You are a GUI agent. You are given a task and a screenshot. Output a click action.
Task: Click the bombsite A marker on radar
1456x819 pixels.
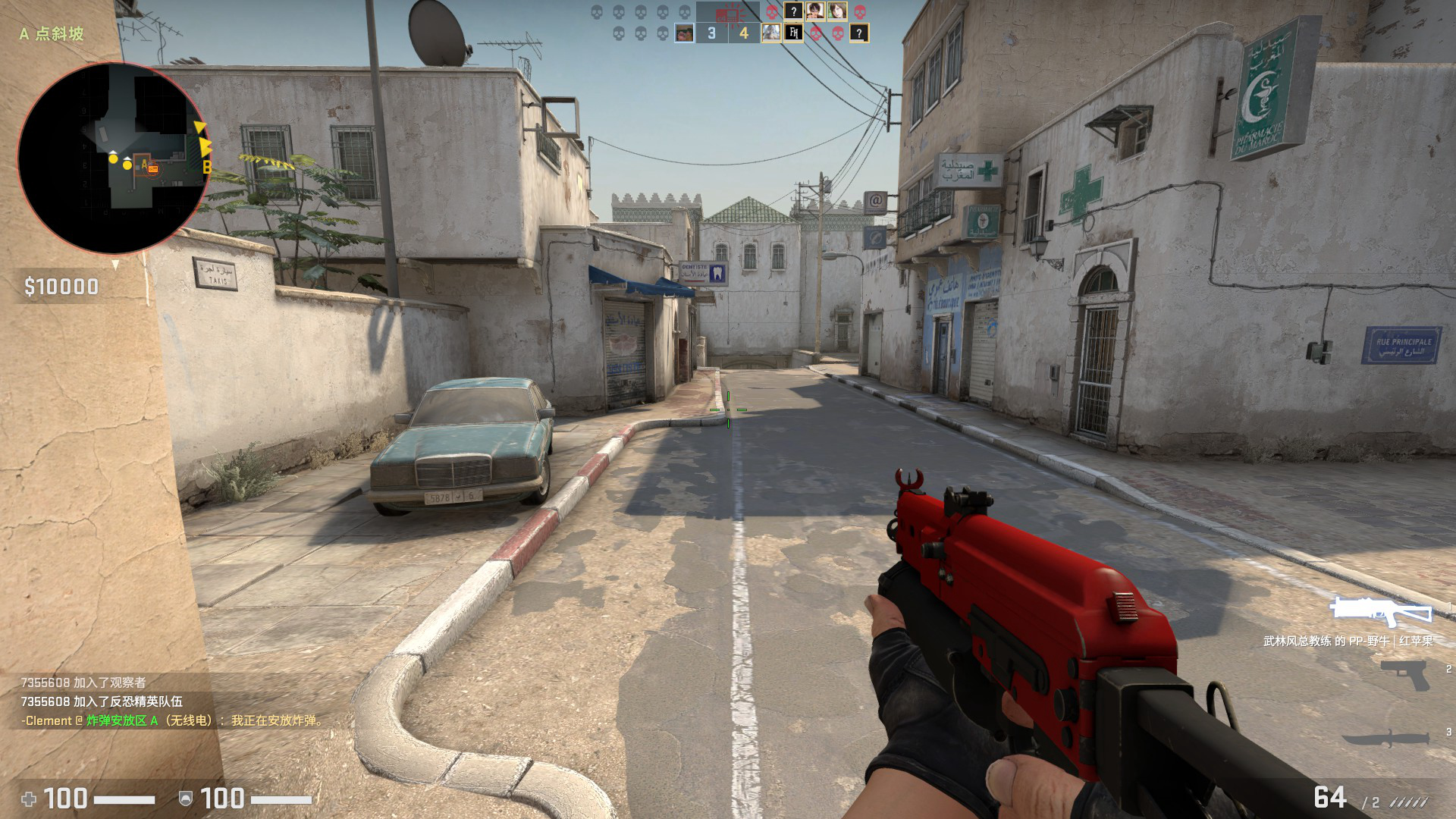click(x=144, y=165)
